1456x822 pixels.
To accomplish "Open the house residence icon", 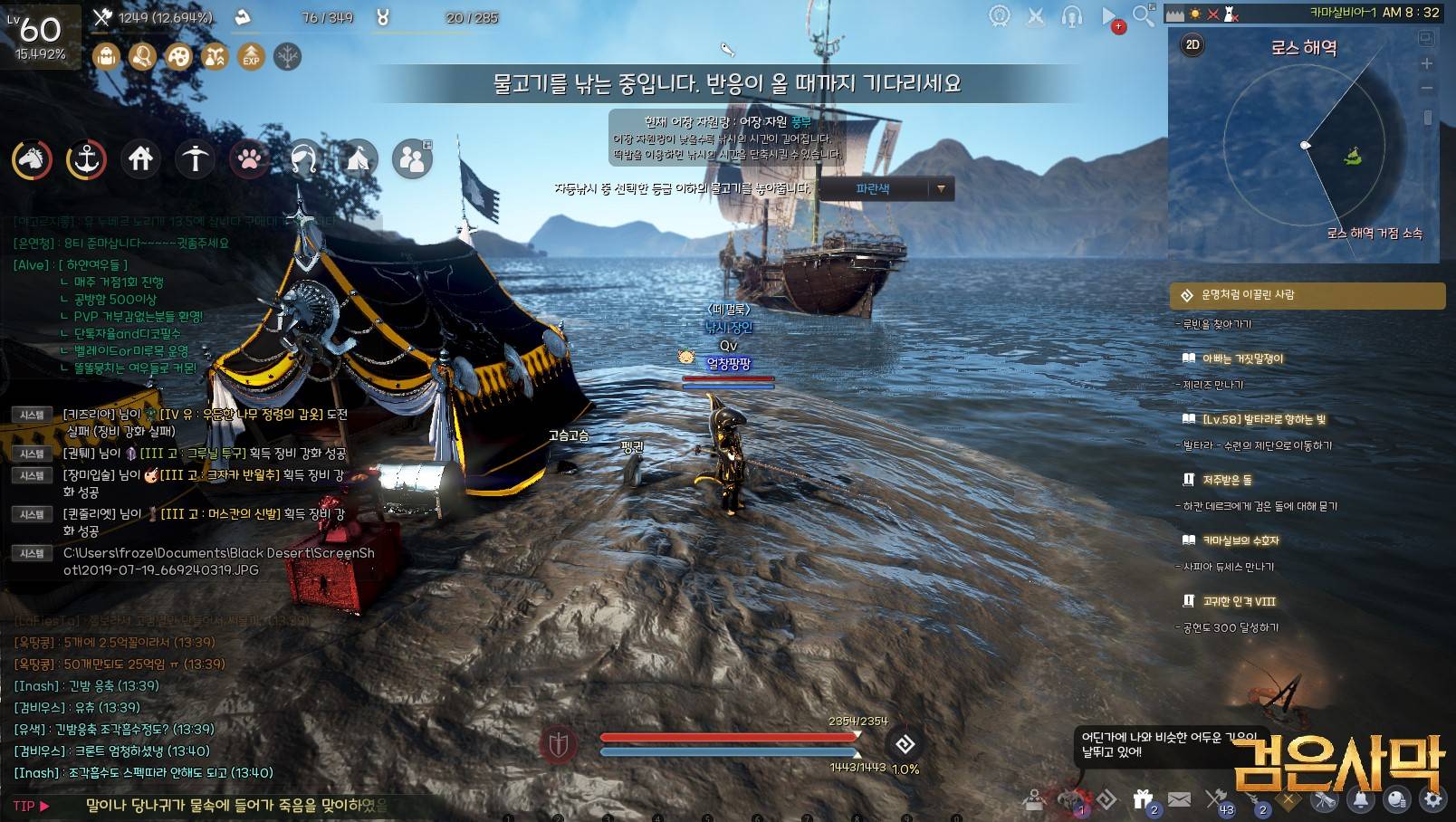I will point(140,159).
